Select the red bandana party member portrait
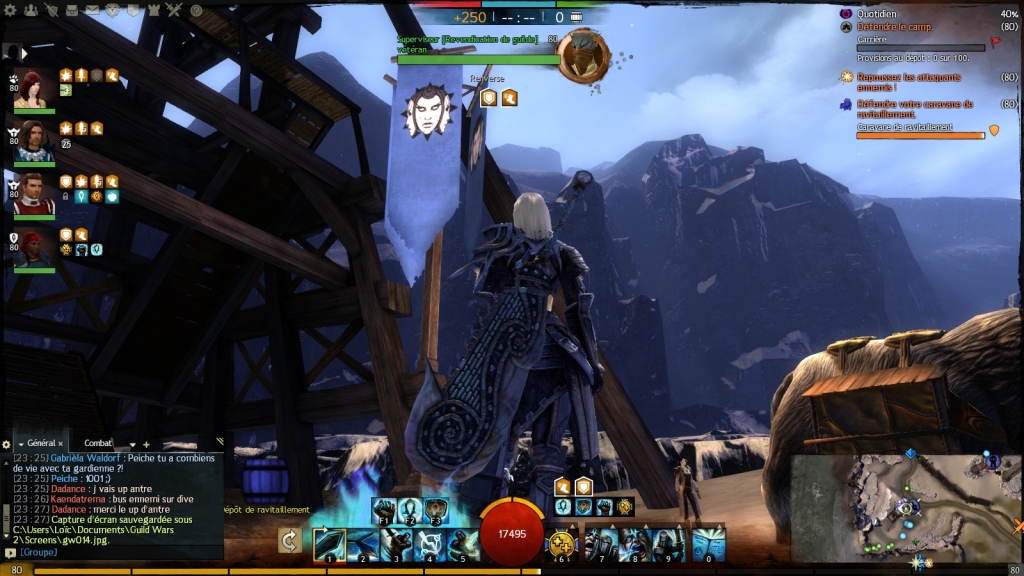 (x=33, y=248)
